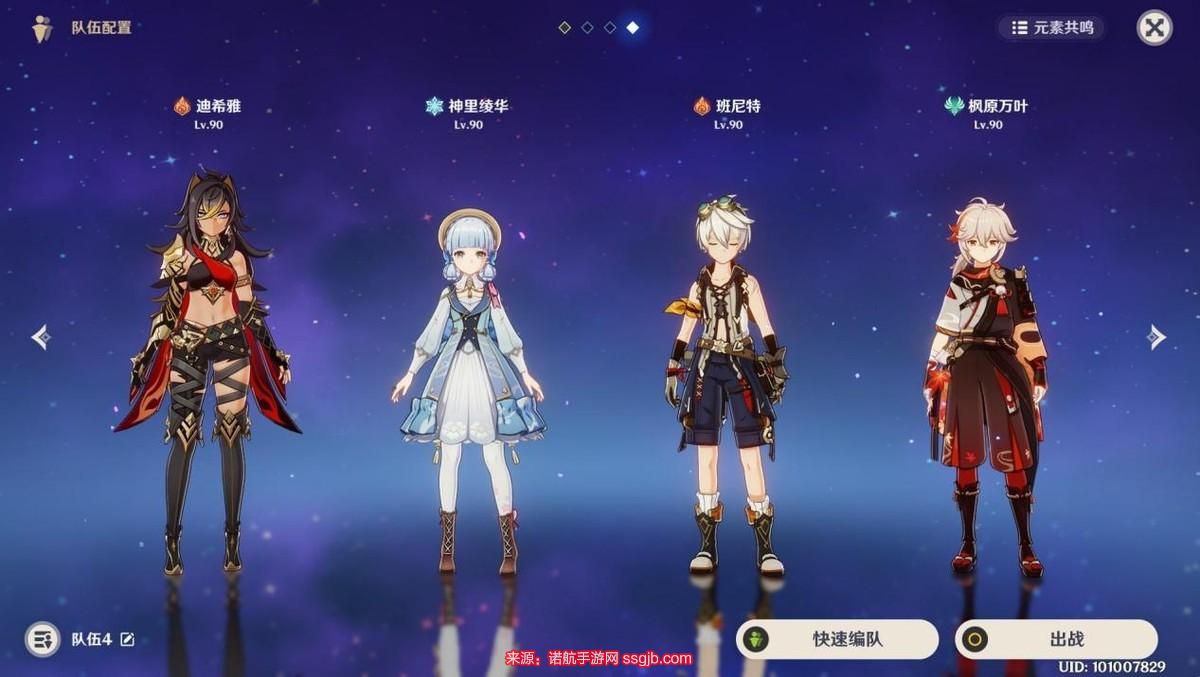Screen dimensions: 1200x677
Task: Select party member 迪希雅 slot
Action: (x=207, y=370)
